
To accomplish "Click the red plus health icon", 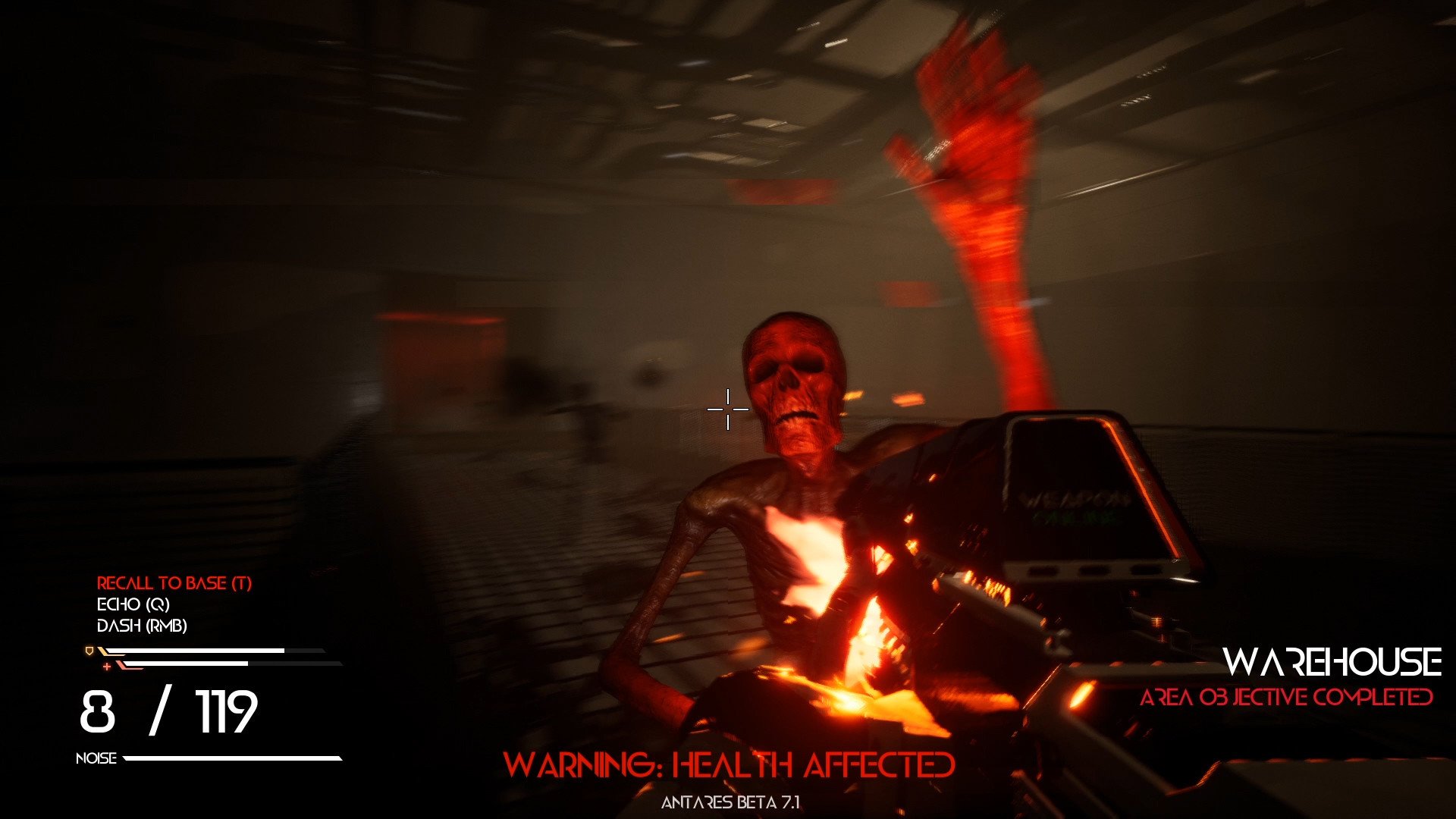I will click(107, 667).
